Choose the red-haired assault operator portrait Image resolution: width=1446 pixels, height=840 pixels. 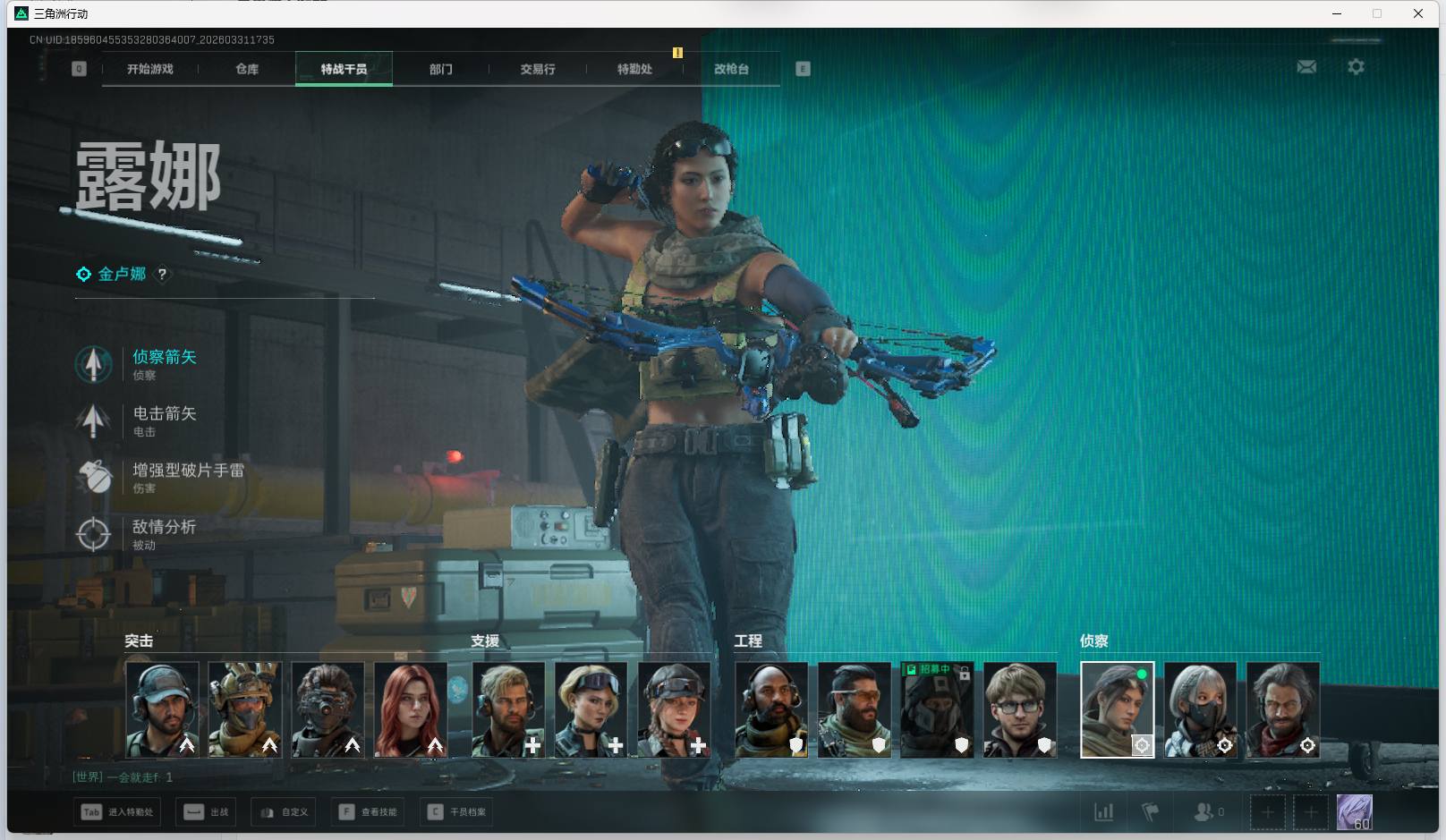click(411, 709)
